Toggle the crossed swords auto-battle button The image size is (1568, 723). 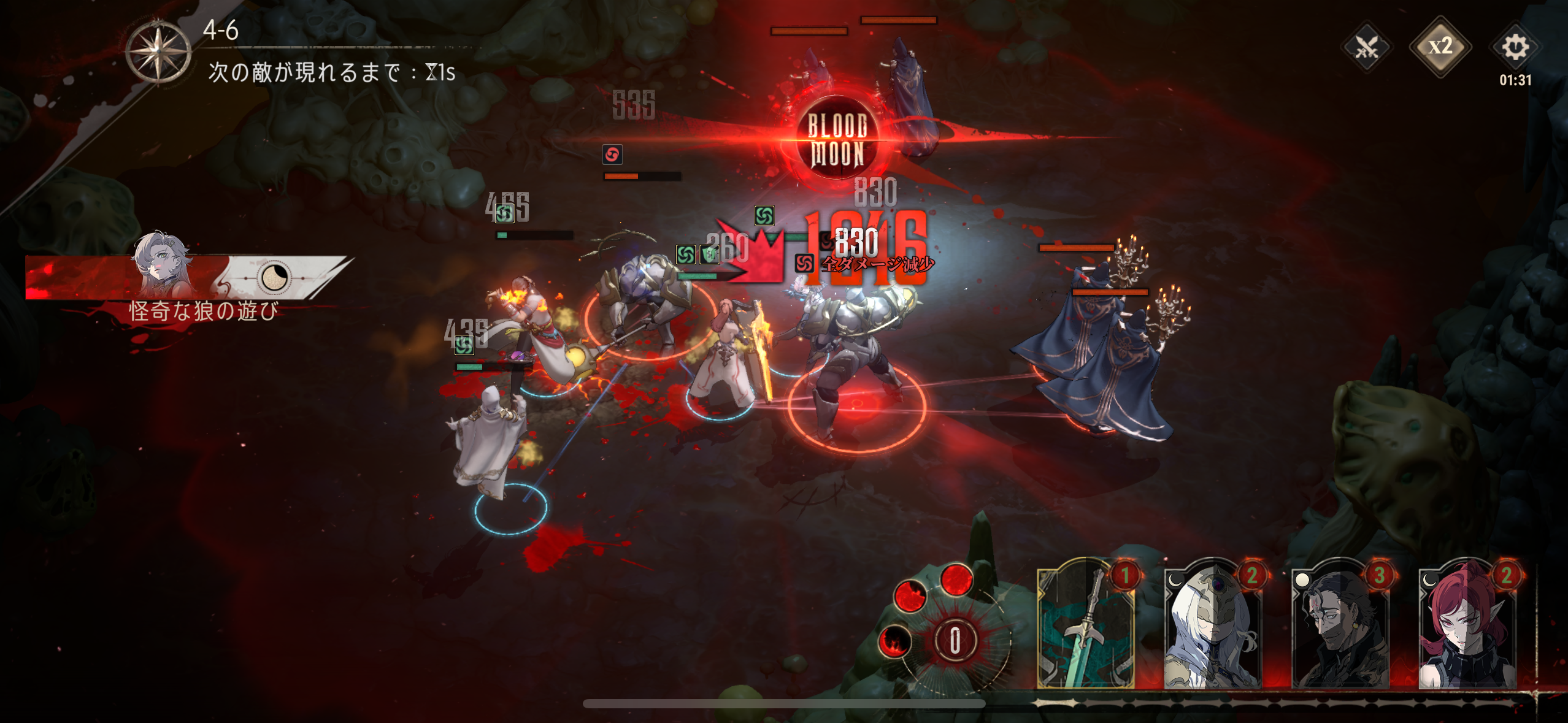(1366, 47)
